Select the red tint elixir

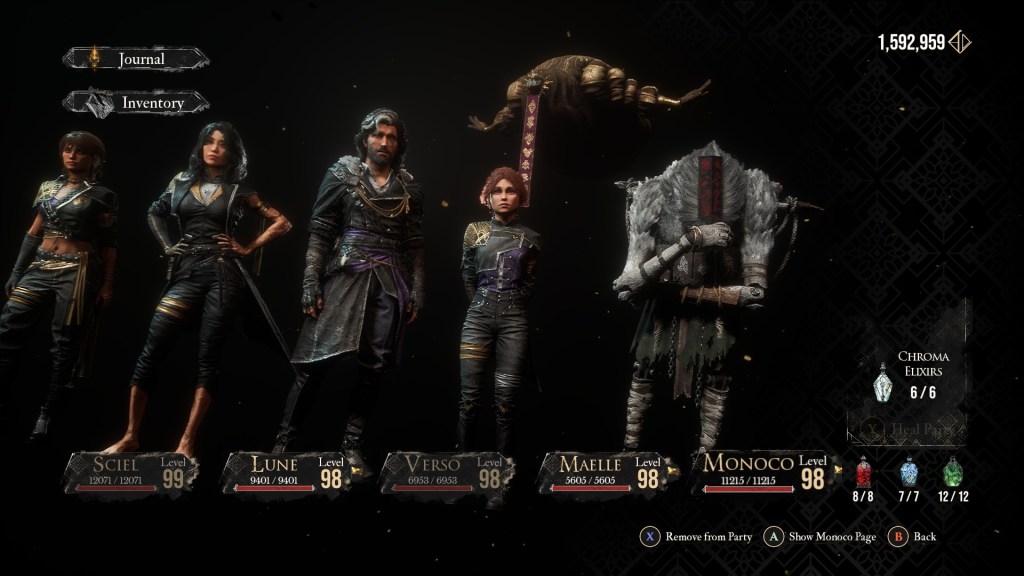[x=865, y=472]
